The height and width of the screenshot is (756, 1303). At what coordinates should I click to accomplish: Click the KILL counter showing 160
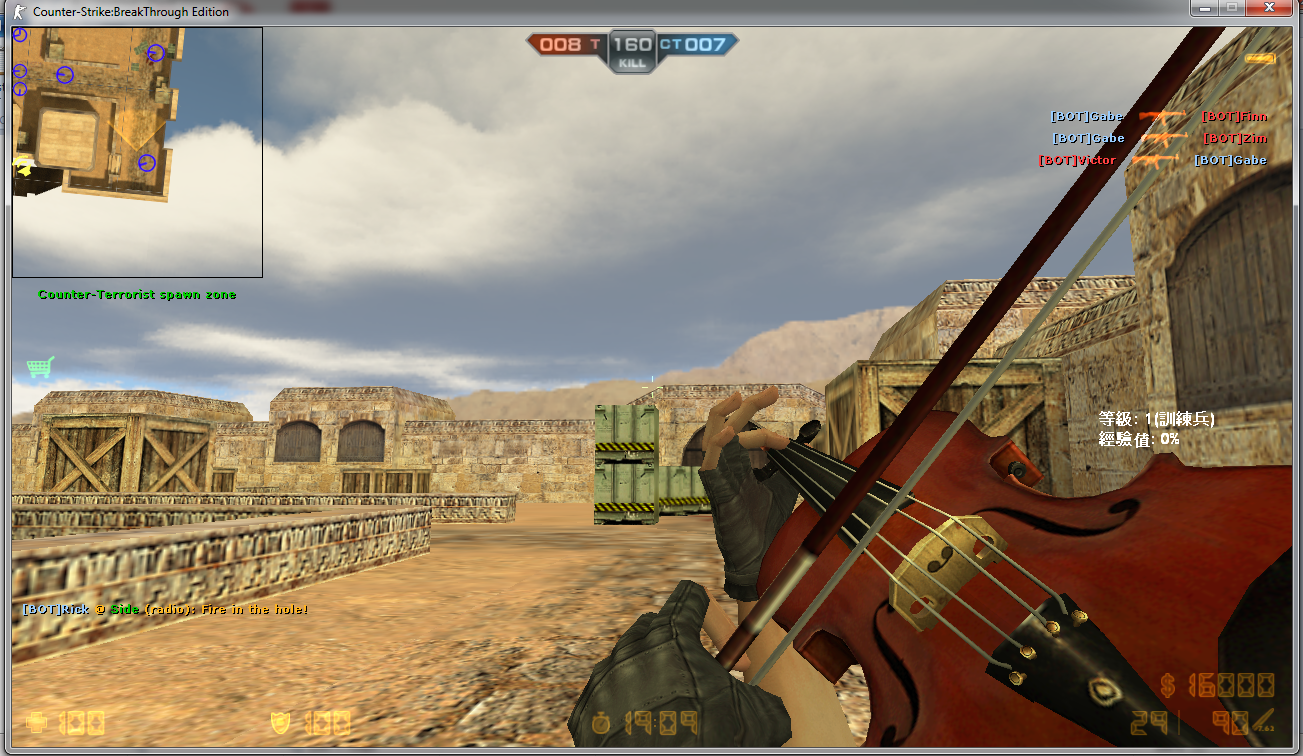click(632, 44)
